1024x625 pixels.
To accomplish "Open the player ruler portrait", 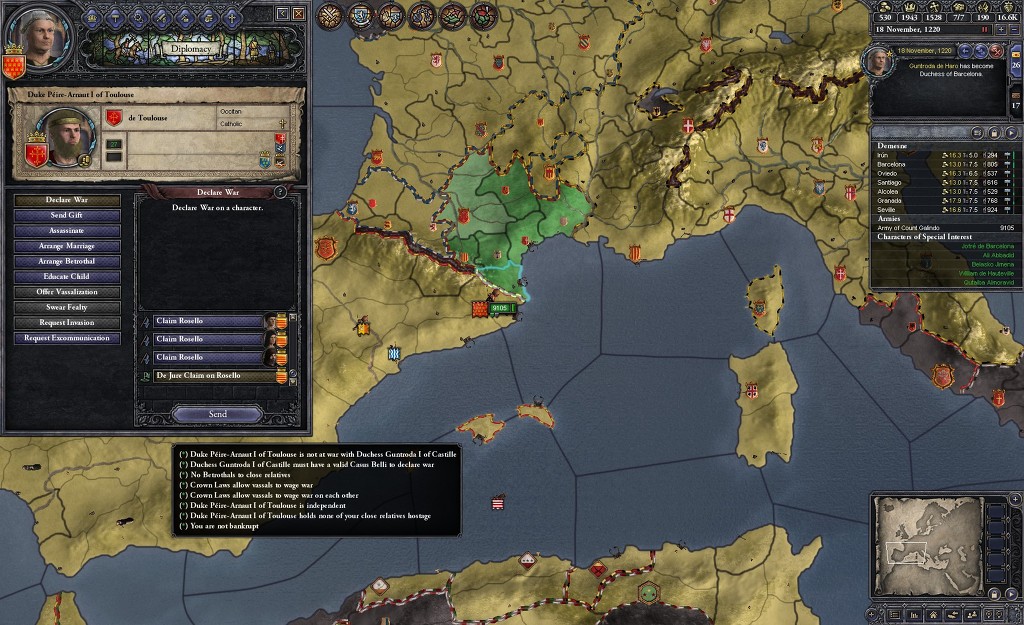I will point(29,40).
